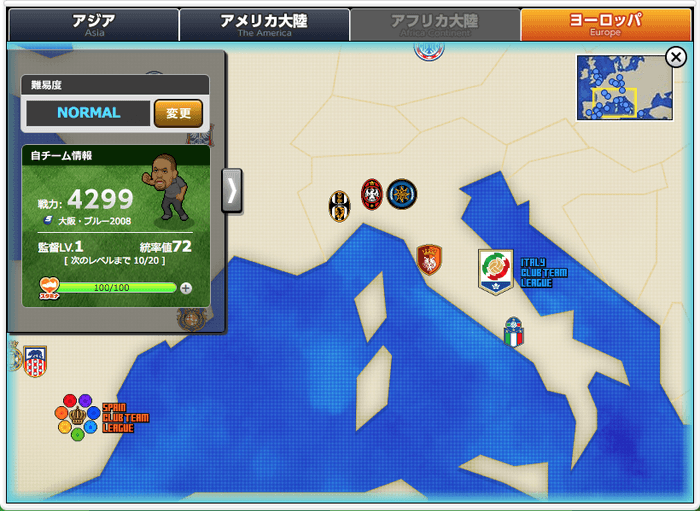Select the red-white striped shield emblem

coord(35,361)
